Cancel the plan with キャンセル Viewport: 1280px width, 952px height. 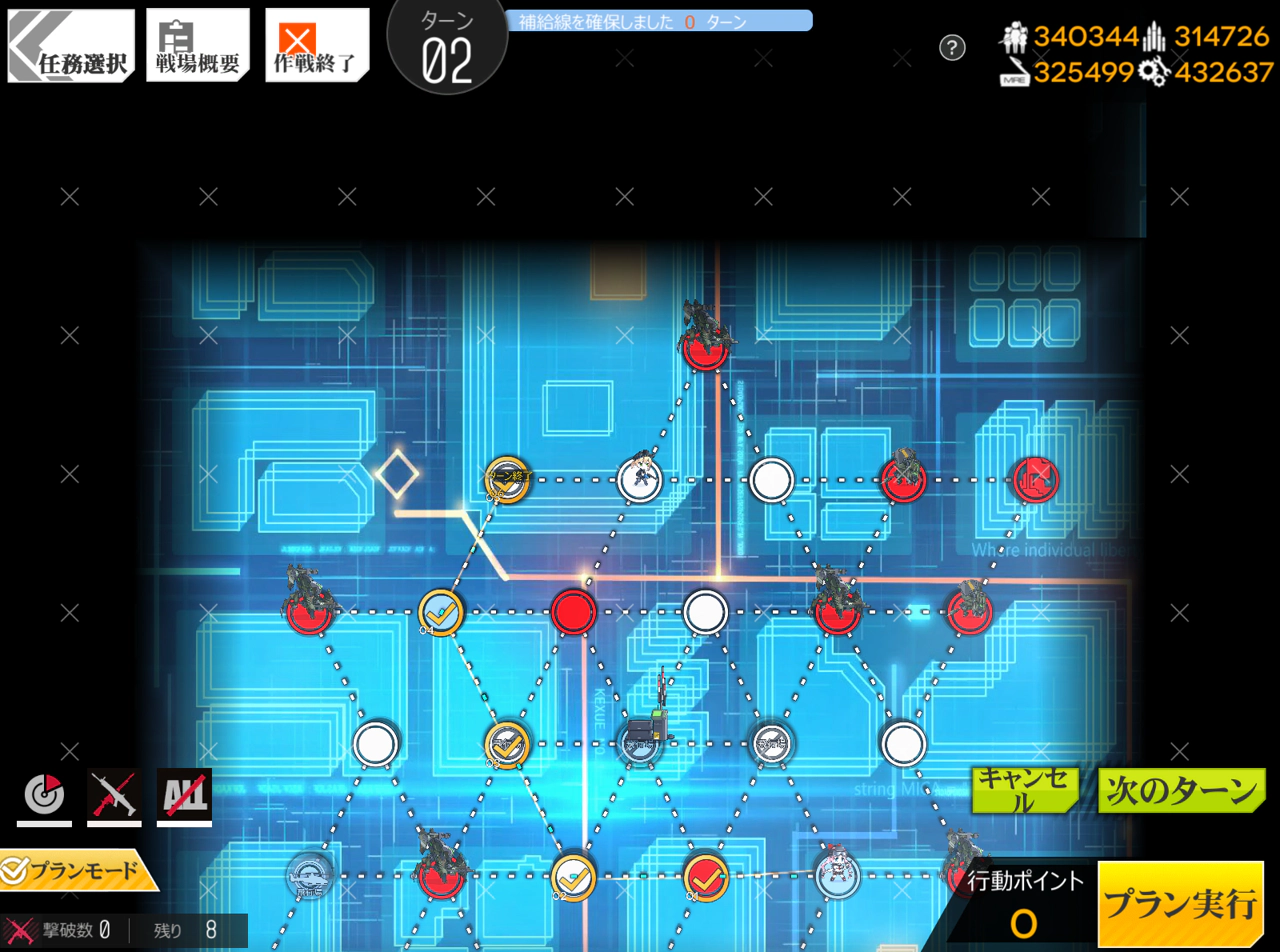pyautogui.click(x=1025, y=790)
